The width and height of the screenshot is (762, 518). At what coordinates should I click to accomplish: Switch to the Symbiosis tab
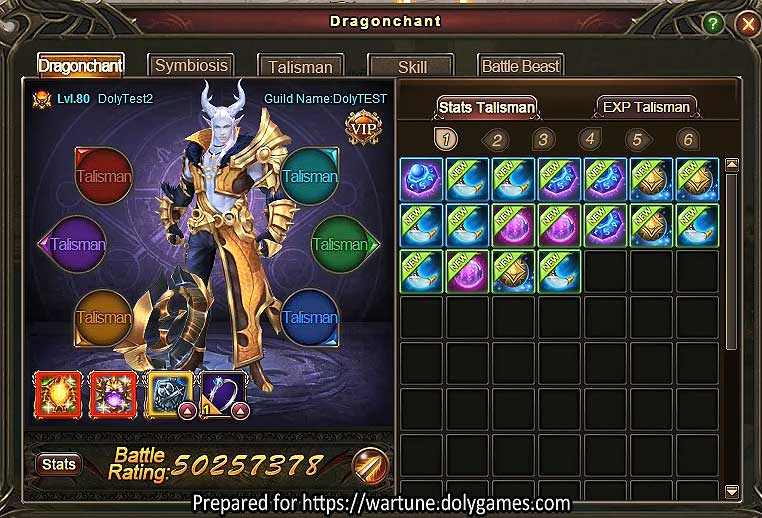(x=191, y=66)
